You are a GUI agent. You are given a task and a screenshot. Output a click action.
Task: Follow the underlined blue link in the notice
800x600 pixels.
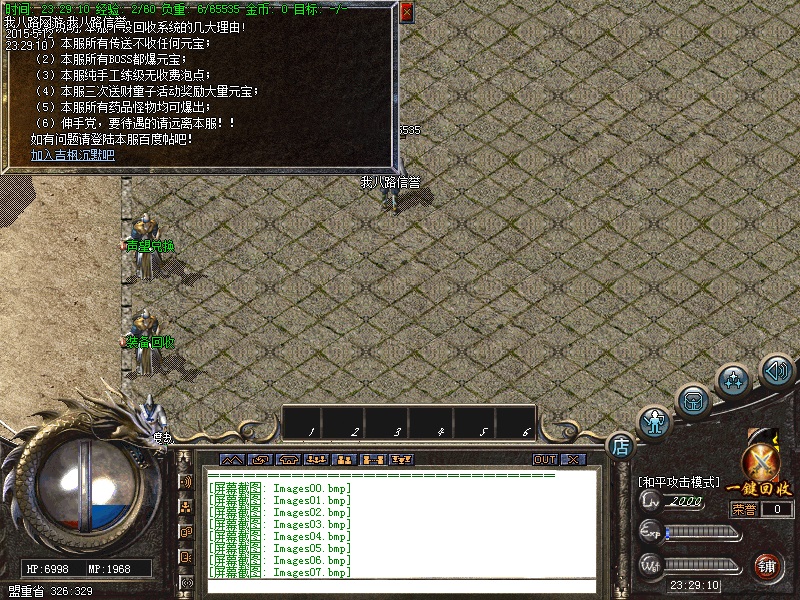[x=72, y=155]
